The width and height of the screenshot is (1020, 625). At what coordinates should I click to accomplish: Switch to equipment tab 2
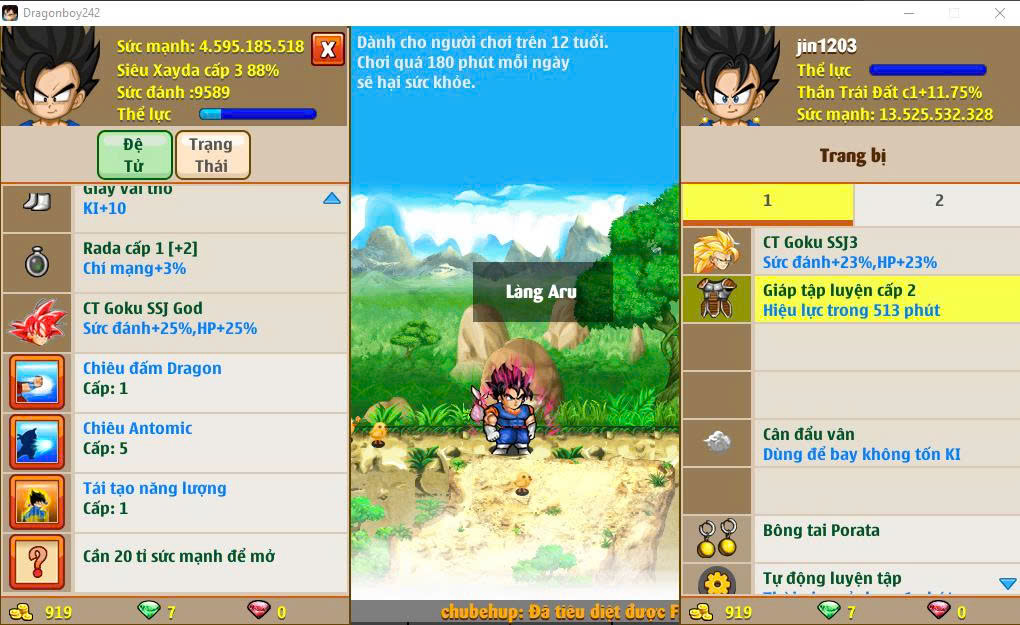(x=938, y=201)
